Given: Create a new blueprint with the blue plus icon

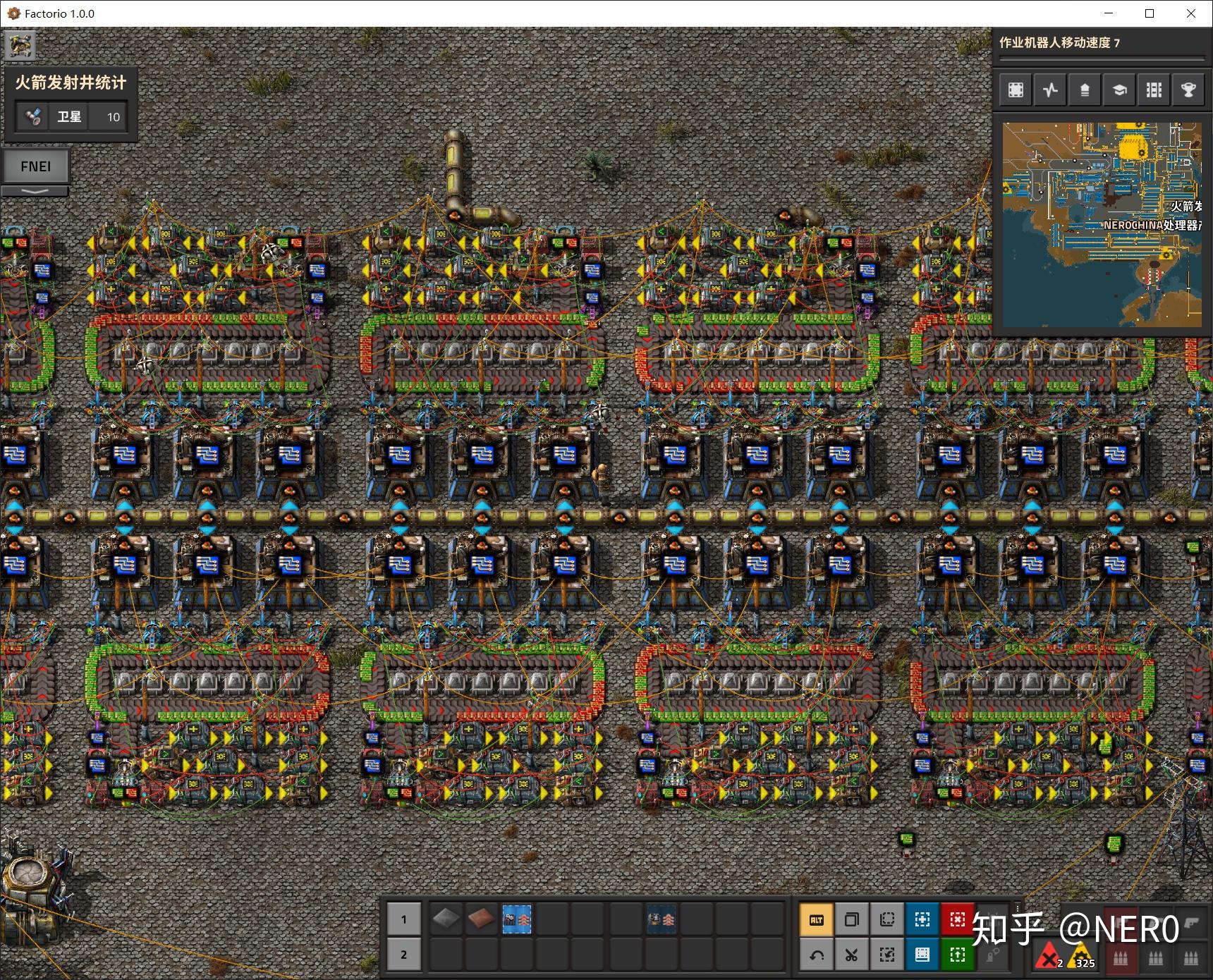Looking at the screenshot, I should coord(922,920).
